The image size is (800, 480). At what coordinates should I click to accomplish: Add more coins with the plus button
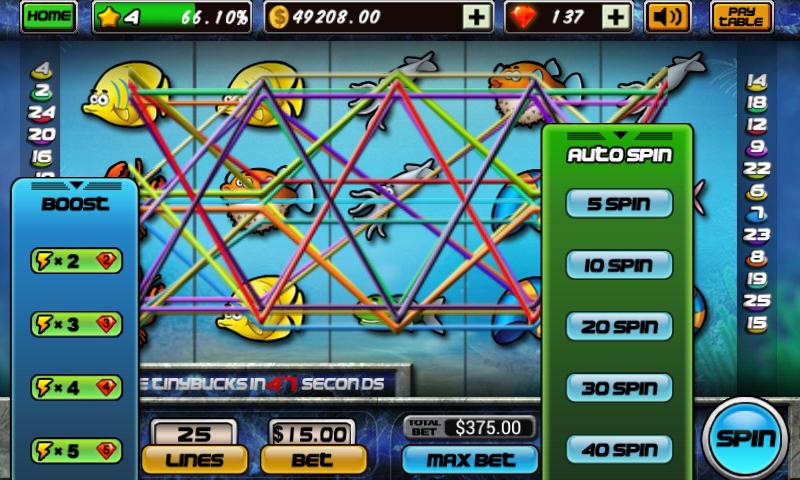[478, 16]
